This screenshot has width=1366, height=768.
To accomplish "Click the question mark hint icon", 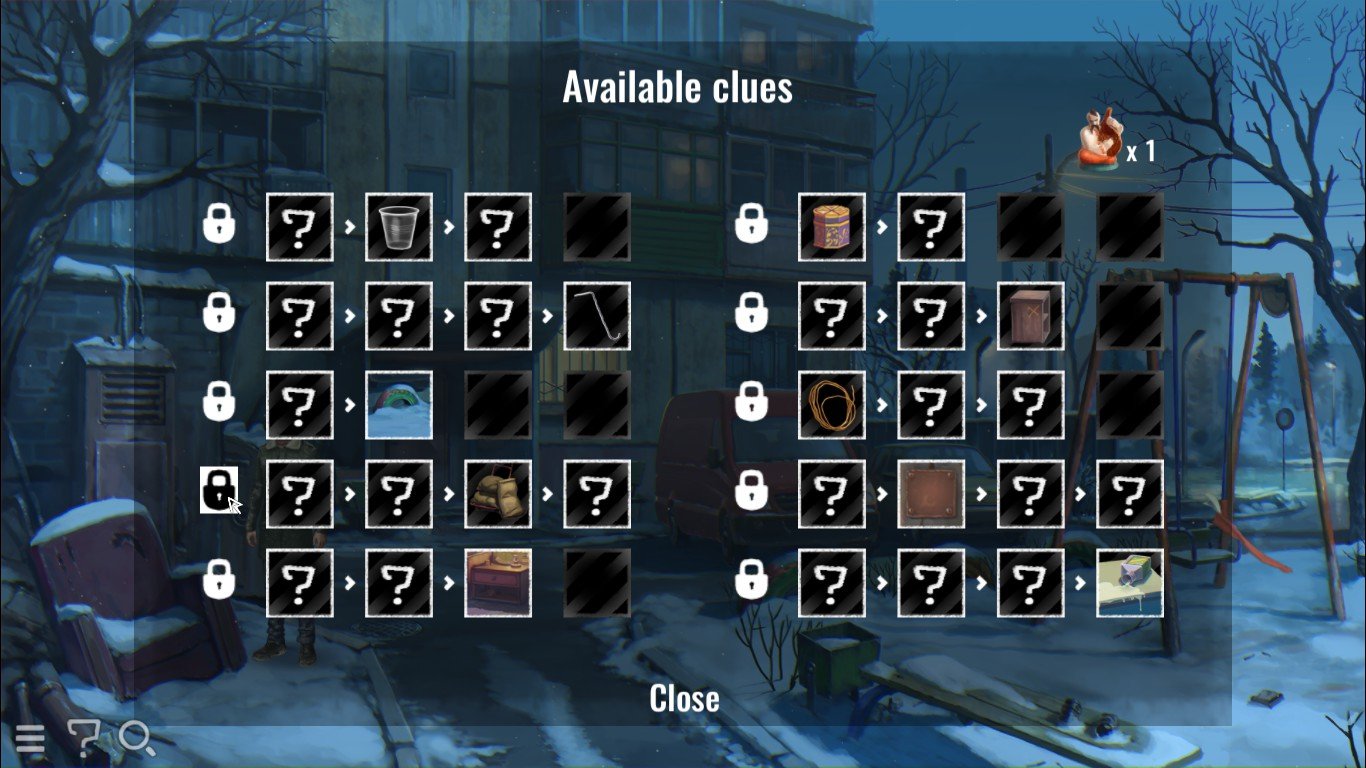I will pyautogui.click(x=84, y=738).
